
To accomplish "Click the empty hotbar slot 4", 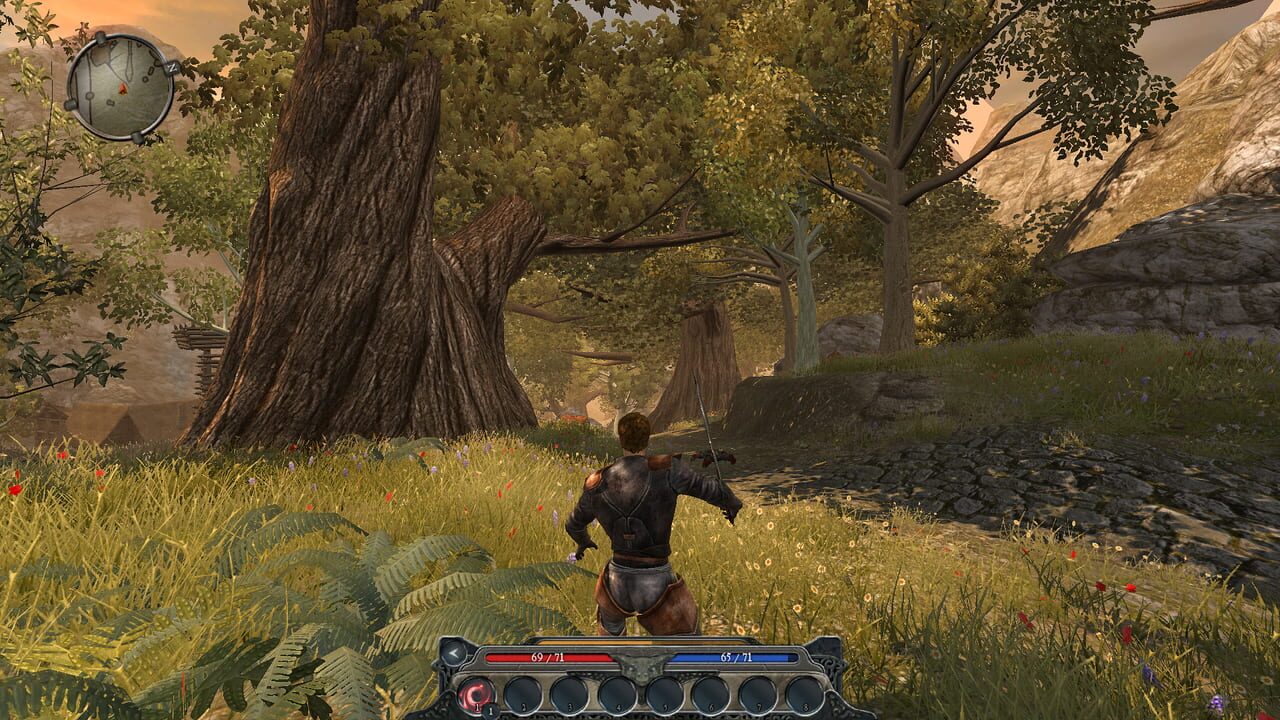I will pyautogui.click(x=616, y=691).
